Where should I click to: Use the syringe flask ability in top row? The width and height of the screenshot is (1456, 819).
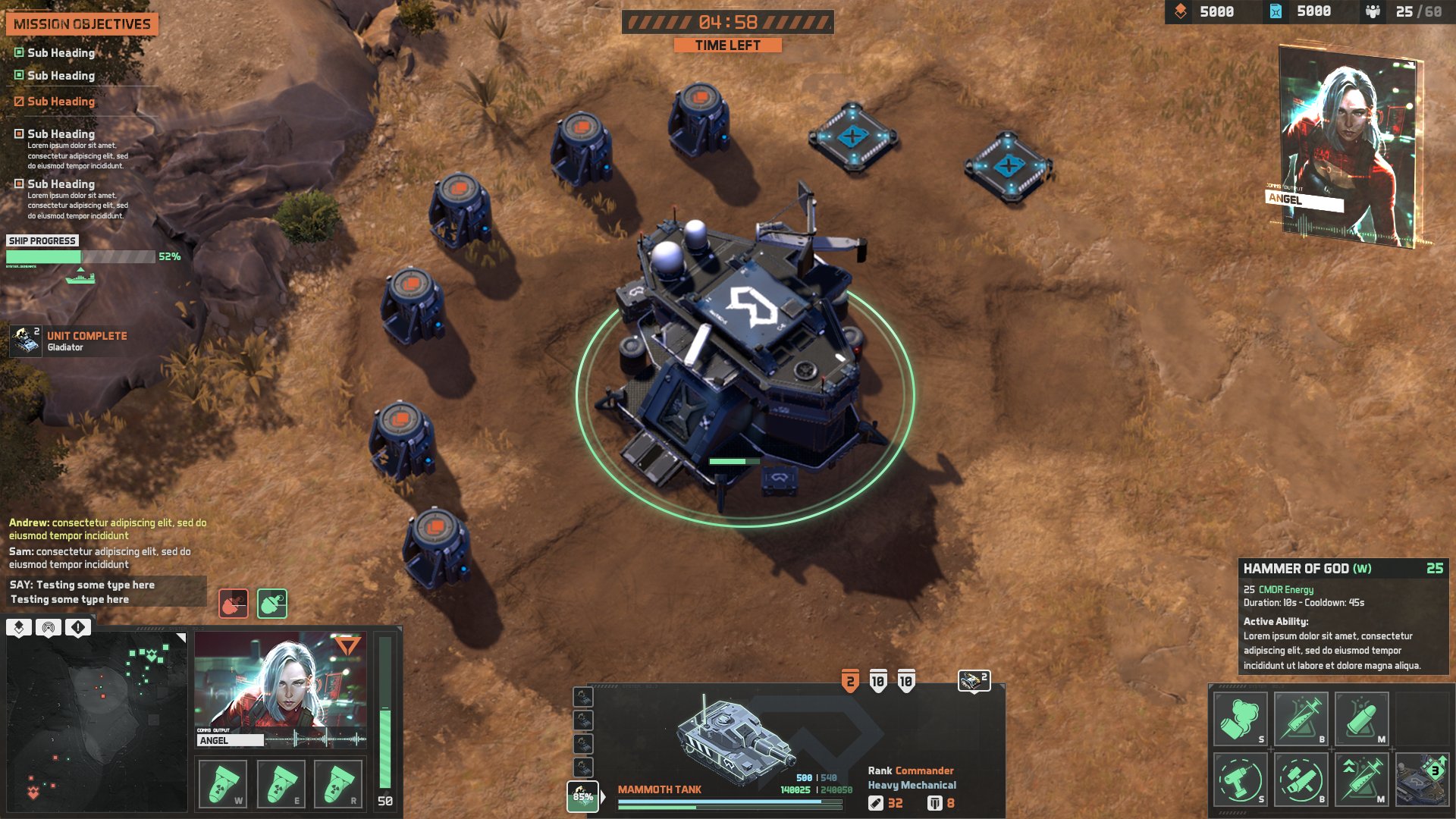click(1301, 719)
